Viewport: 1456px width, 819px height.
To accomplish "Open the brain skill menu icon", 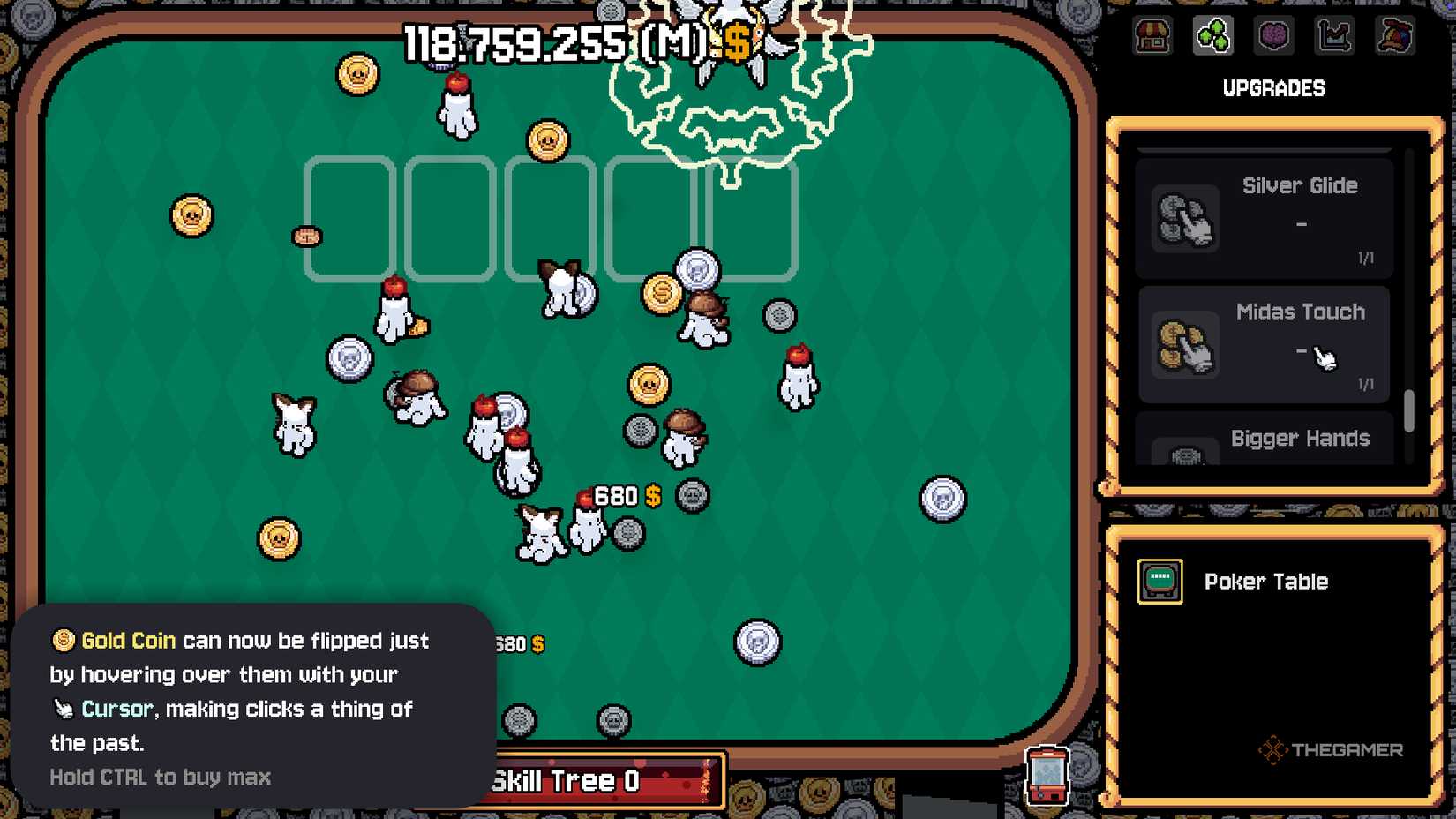I will tap(1273, 36).
